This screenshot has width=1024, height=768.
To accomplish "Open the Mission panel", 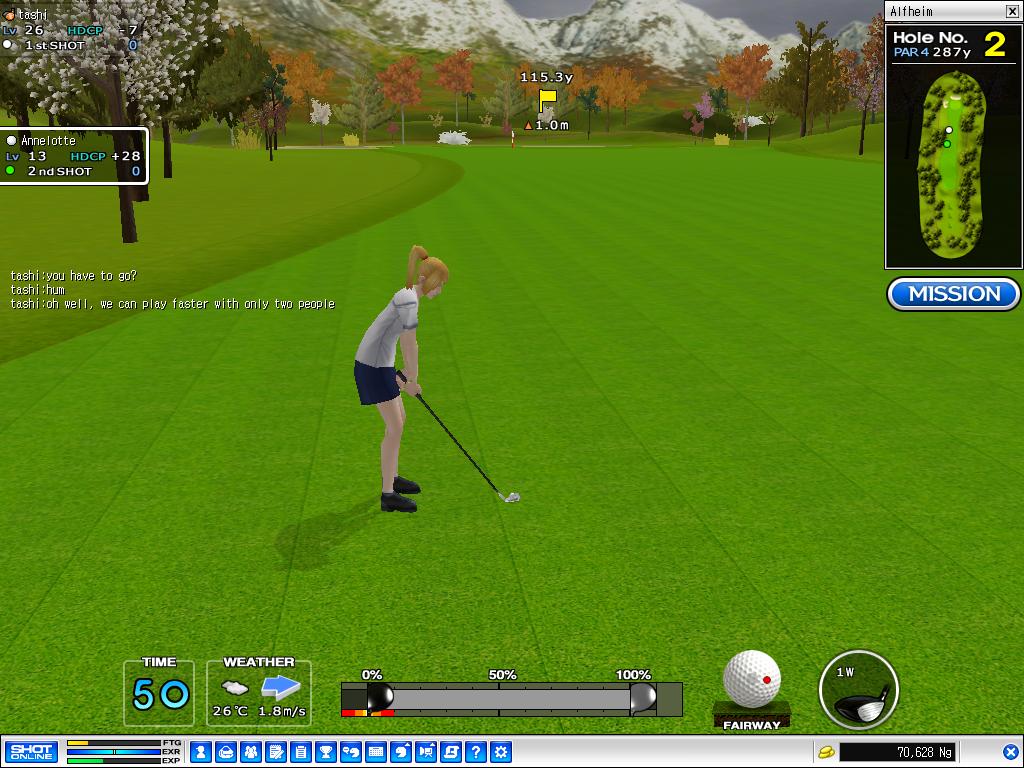I will [953, 294].
